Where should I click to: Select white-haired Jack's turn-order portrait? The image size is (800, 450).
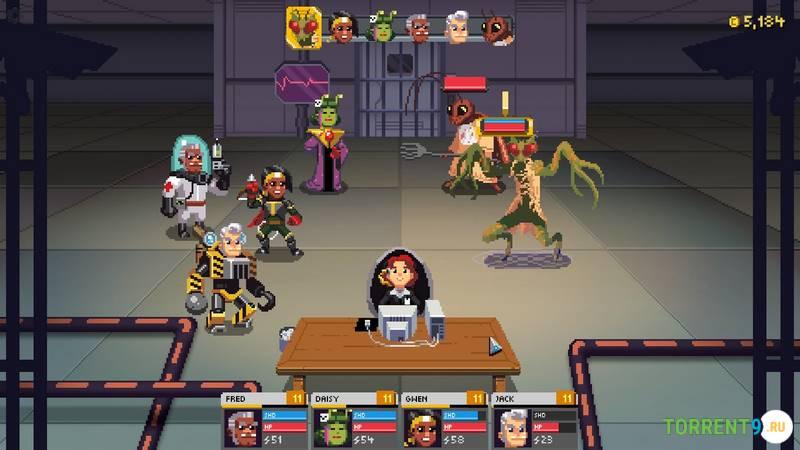[x=457, y=27]
